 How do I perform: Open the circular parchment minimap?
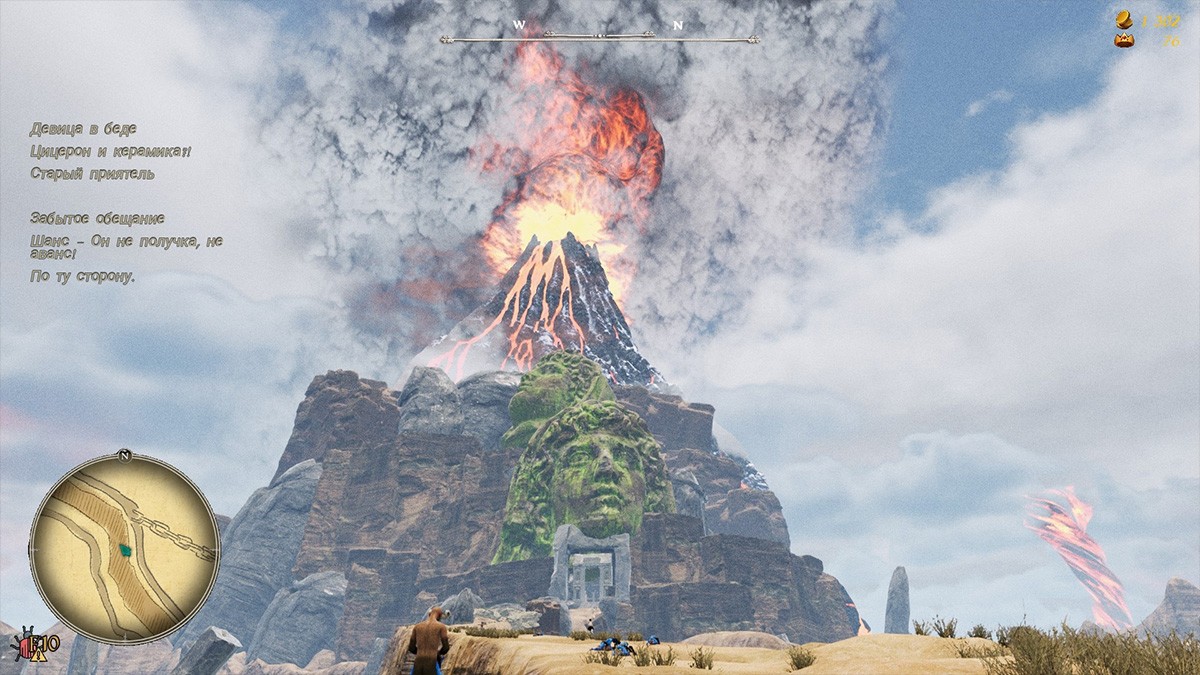click(x=125, y=547)
